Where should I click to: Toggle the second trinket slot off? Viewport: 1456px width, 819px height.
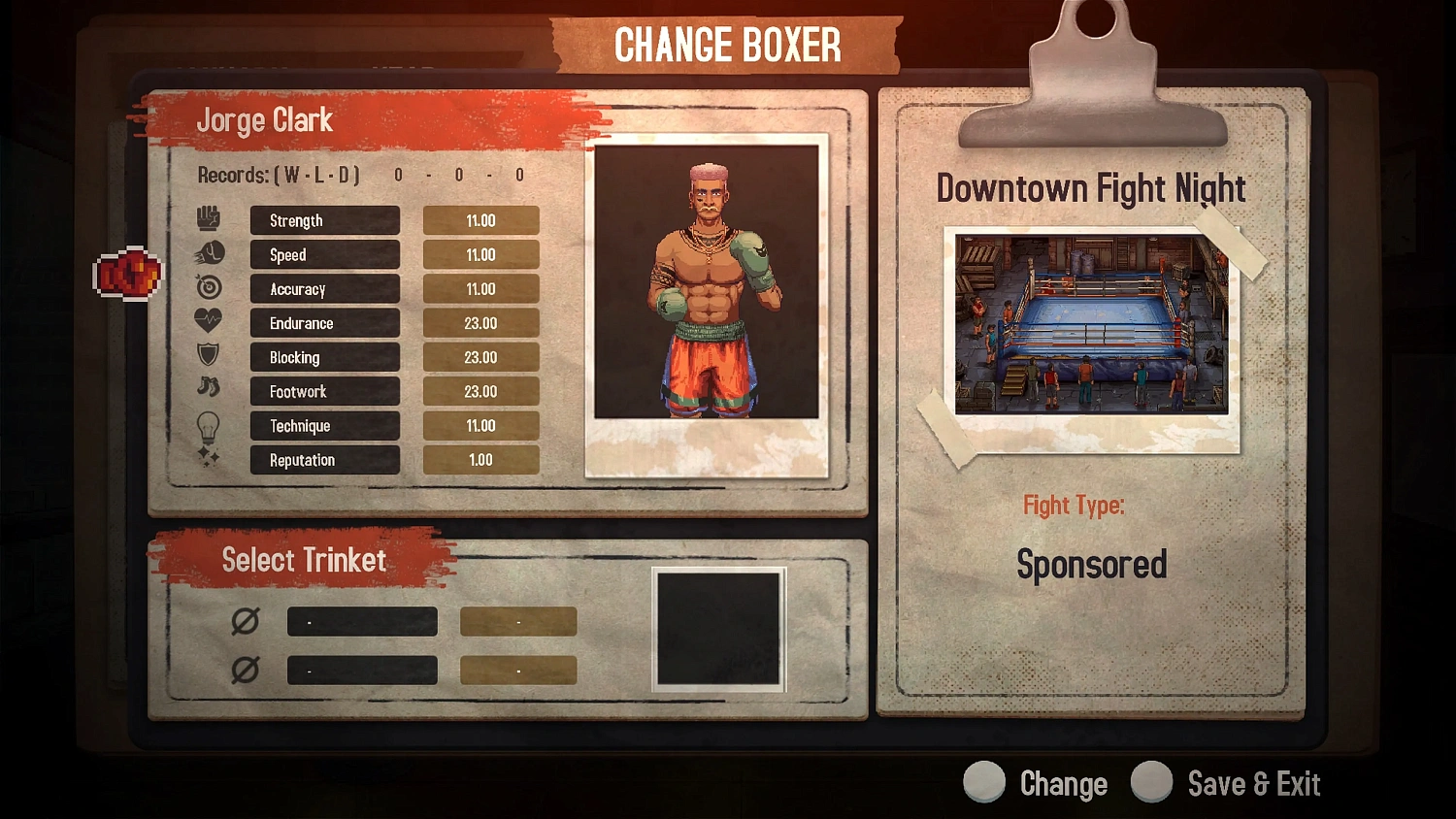245,670
